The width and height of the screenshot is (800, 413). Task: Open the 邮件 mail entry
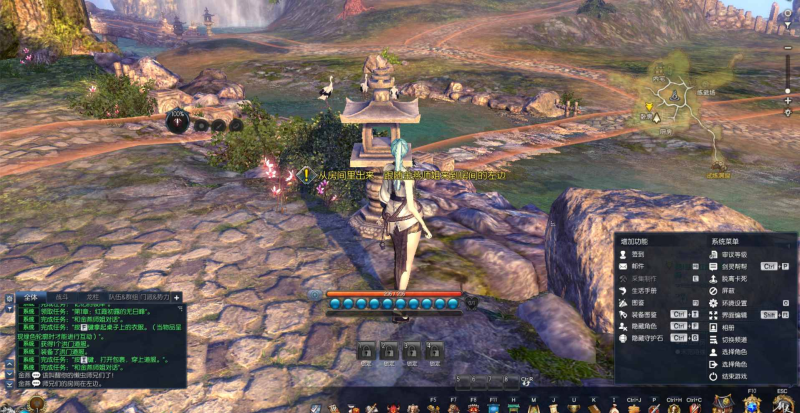tap(635, 267)
